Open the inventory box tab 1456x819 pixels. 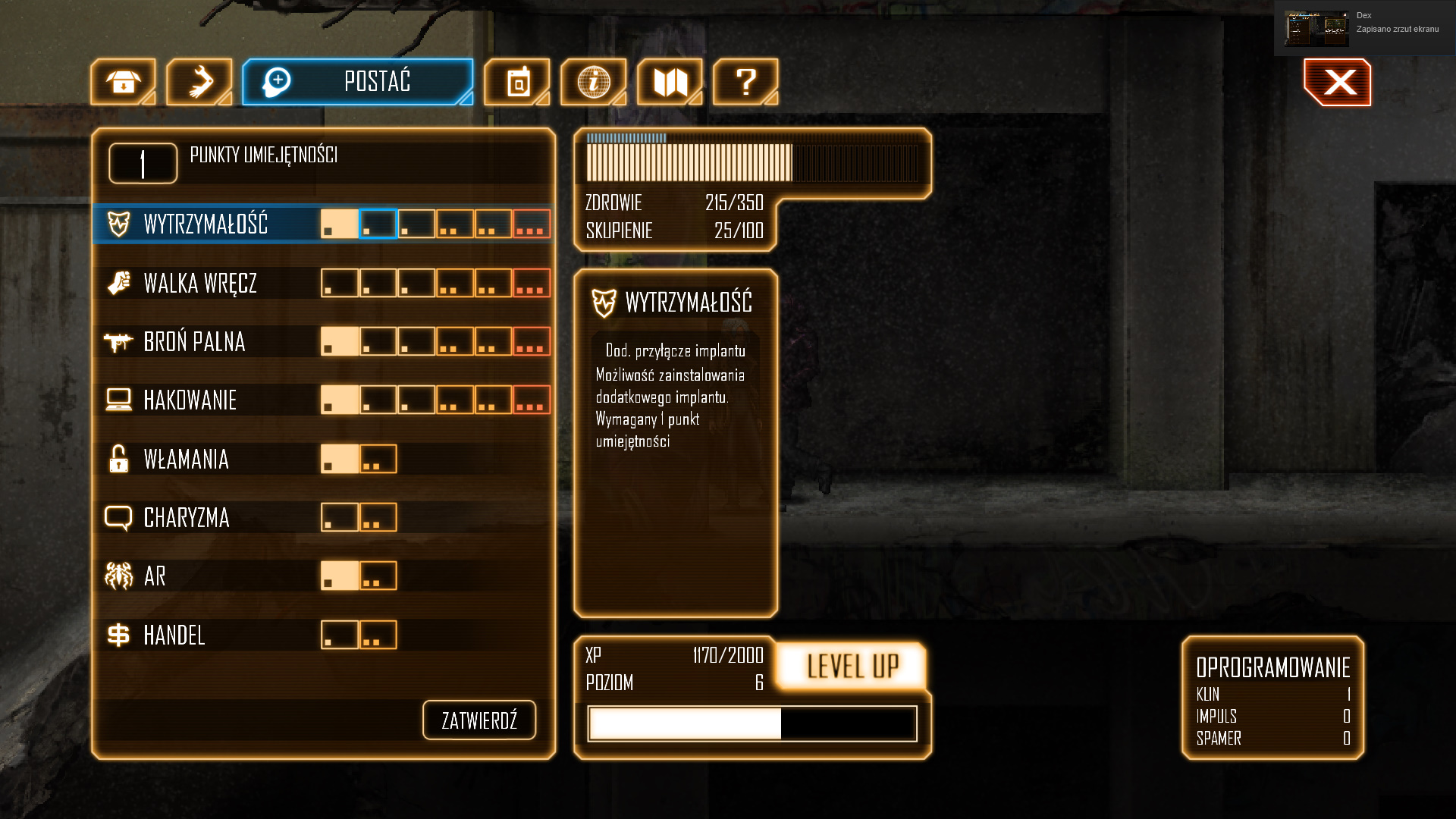pos(123,82)
